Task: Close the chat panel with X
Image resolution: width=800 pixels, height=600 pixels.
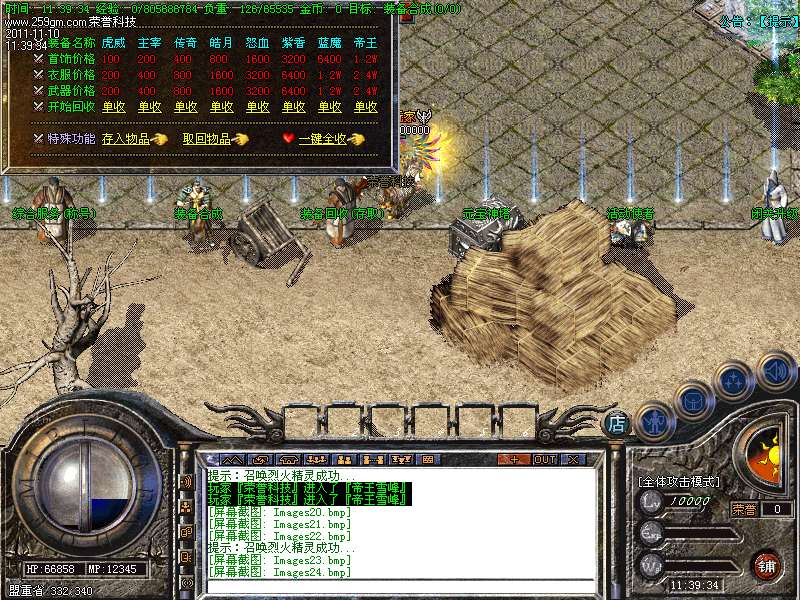Action: click(x=573, y=459)
